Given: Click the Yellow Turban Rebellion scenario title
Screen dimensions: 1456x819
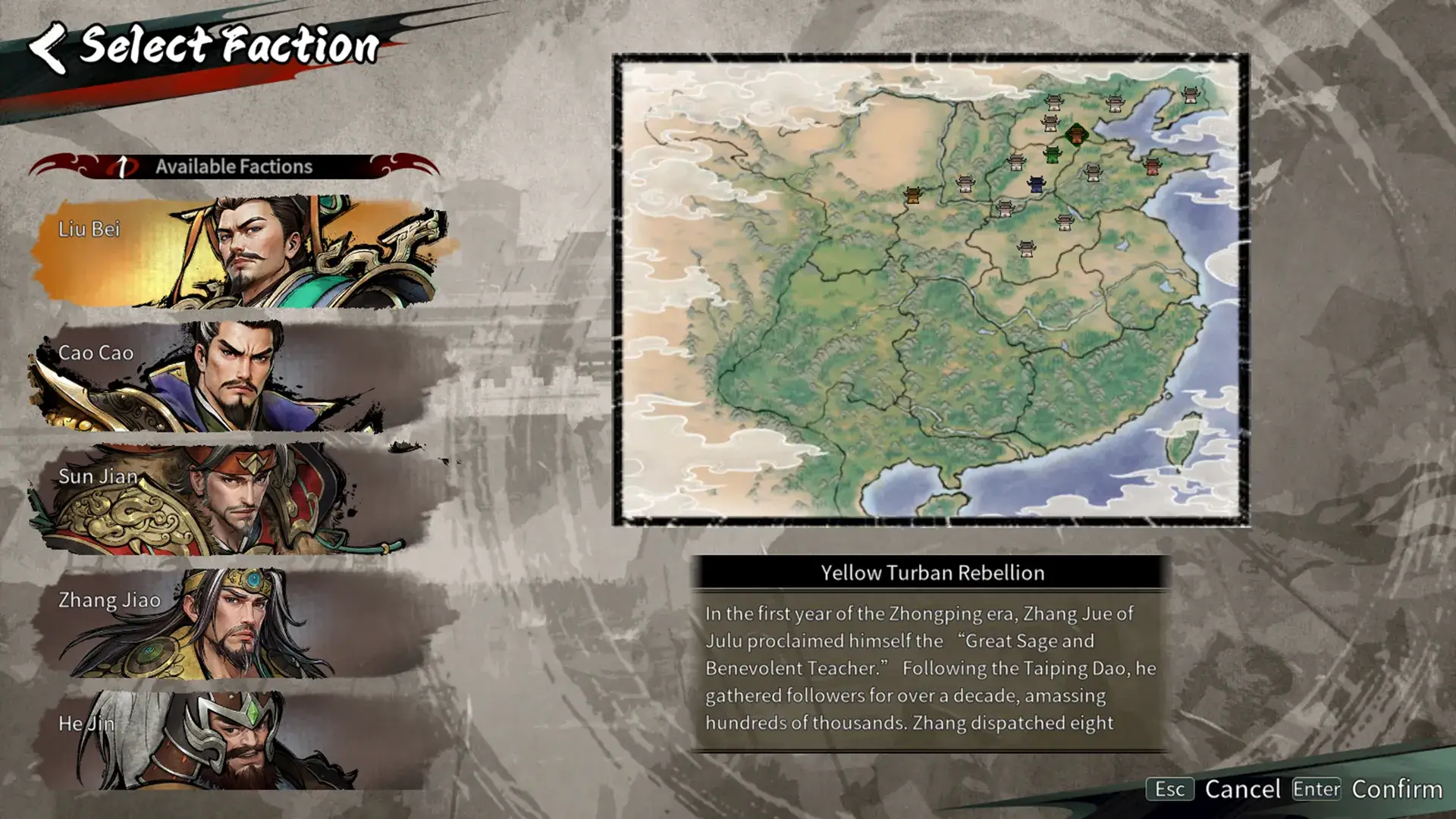Looking at the screenshot, I should 932,573.
